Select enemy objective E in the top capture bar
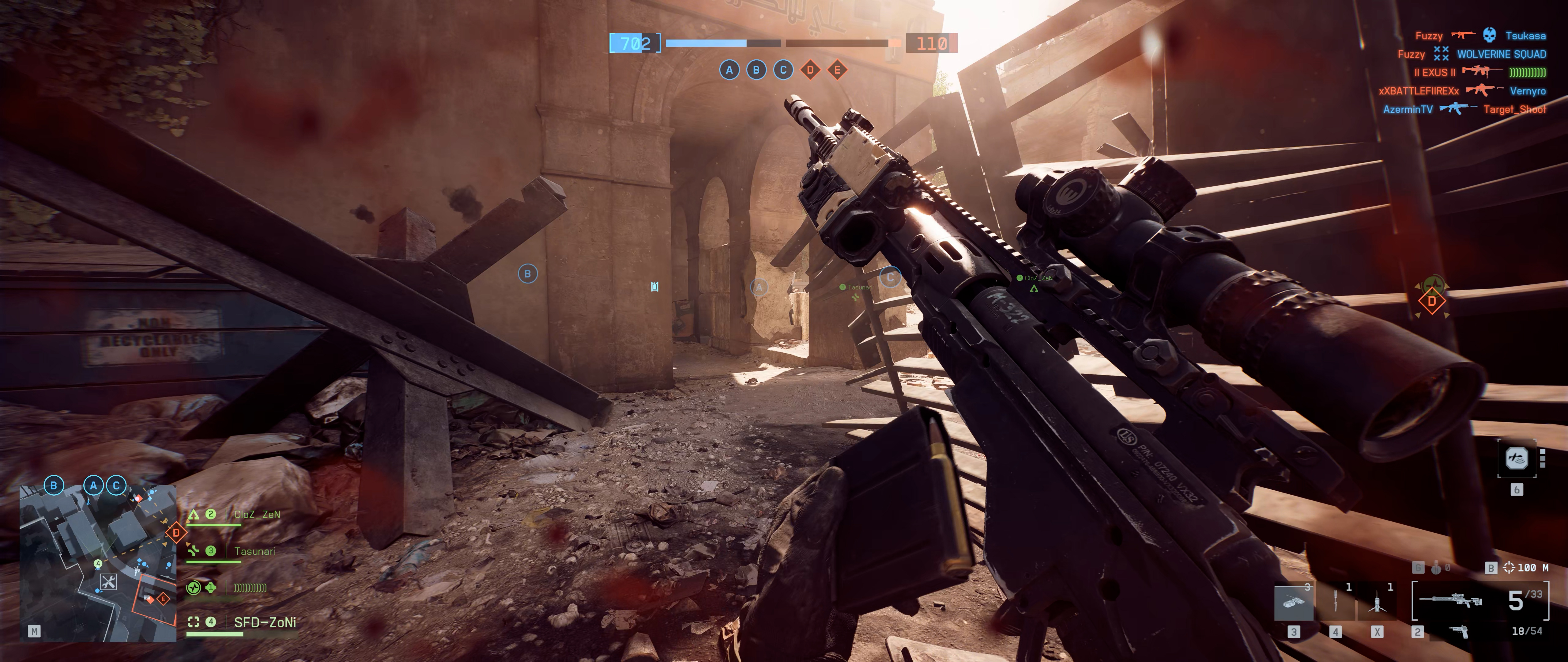The image size is (1568, 662). [x=837, y=70]
